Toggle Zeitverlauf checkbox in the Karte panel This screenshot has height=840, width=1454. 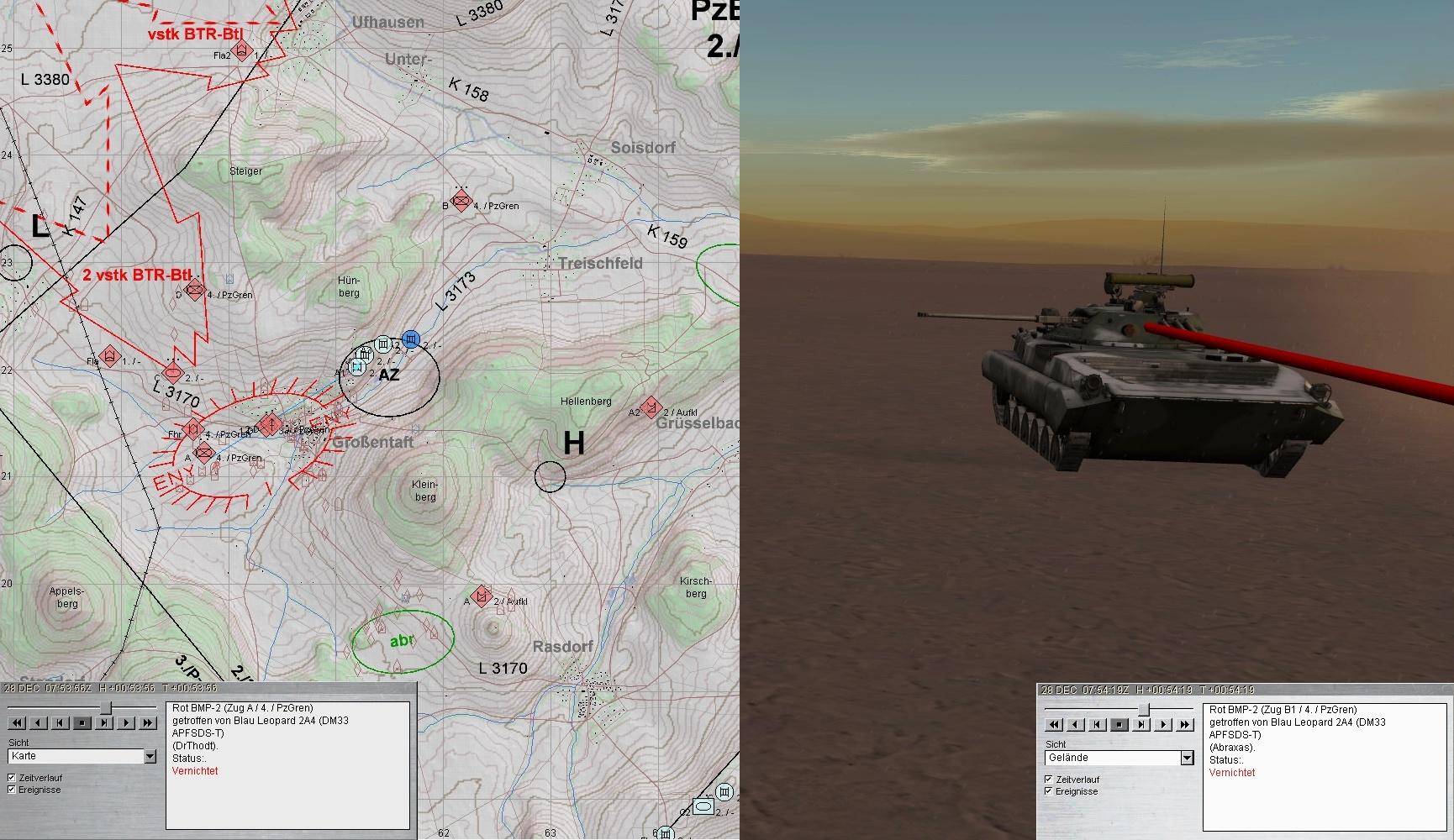[12, 778]
